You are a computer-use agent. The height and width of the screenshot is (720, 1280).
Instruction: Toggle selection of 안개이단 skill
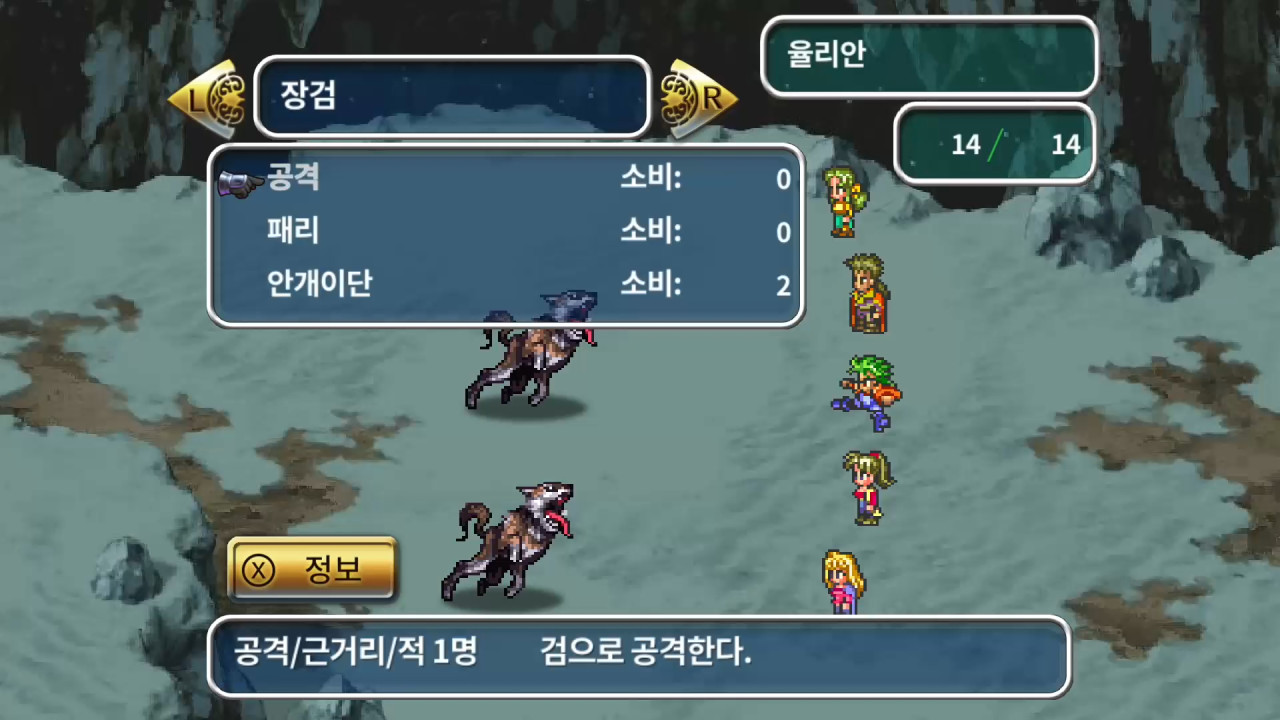[320, 286]
